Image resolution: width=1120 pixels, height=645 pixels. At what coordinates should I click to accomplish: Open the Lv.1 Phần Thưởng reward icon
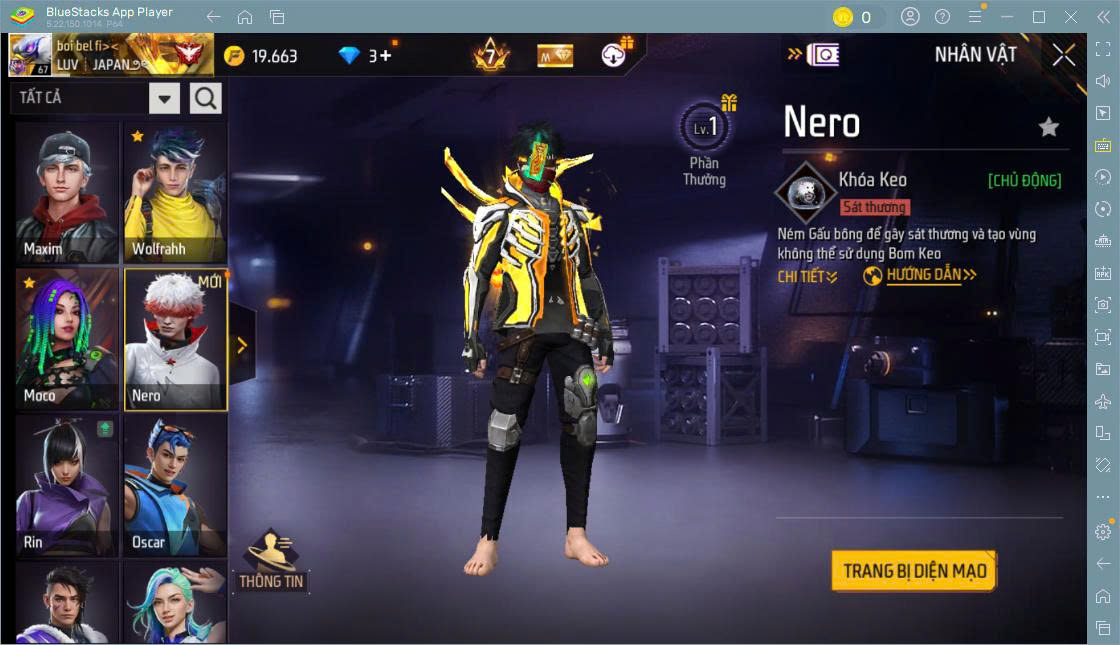705,130
